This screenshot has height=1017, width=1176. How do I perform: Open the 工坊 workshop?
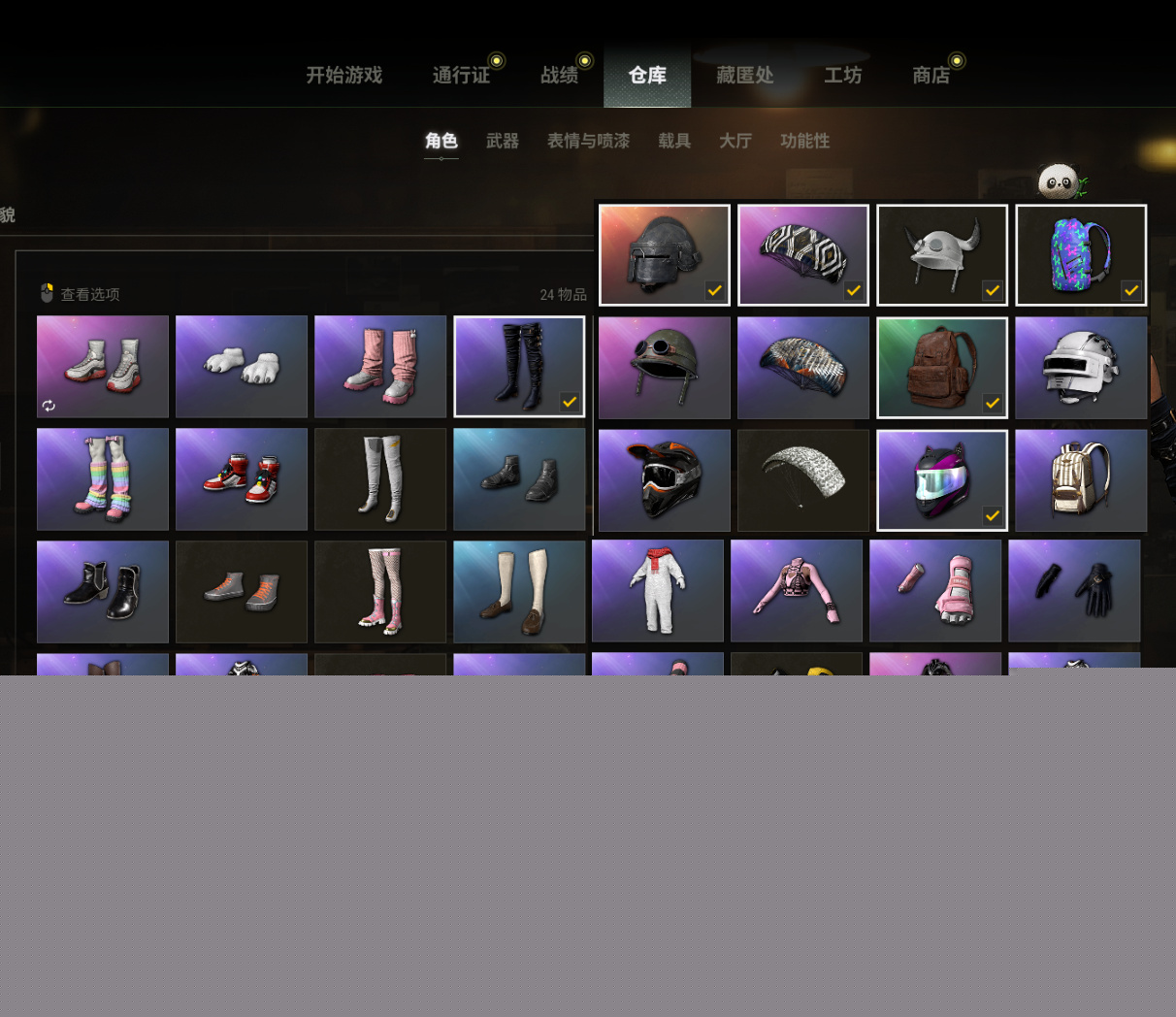[843, 76]
